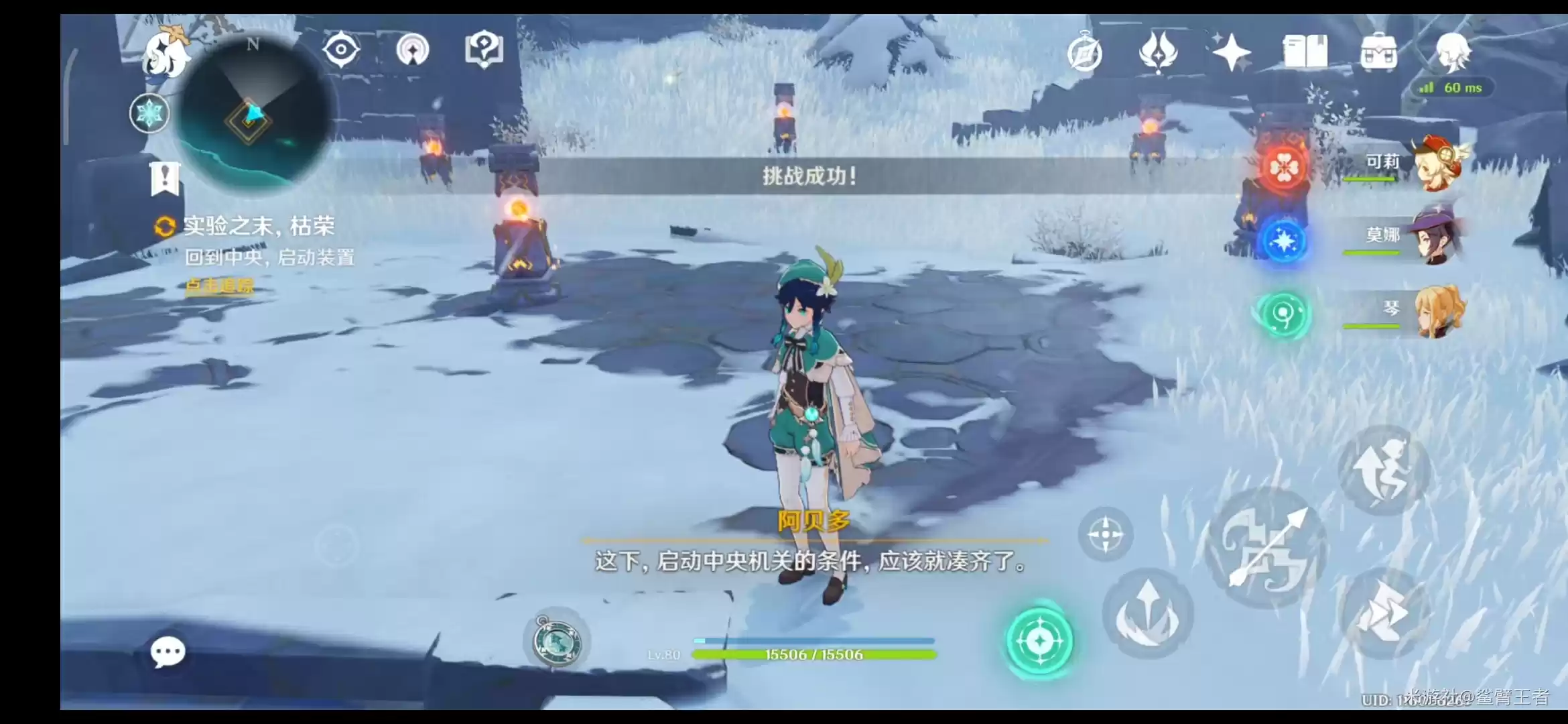Tap the chat bubble icon
This screenshot has width=1568, height=724.
(168, 650)
